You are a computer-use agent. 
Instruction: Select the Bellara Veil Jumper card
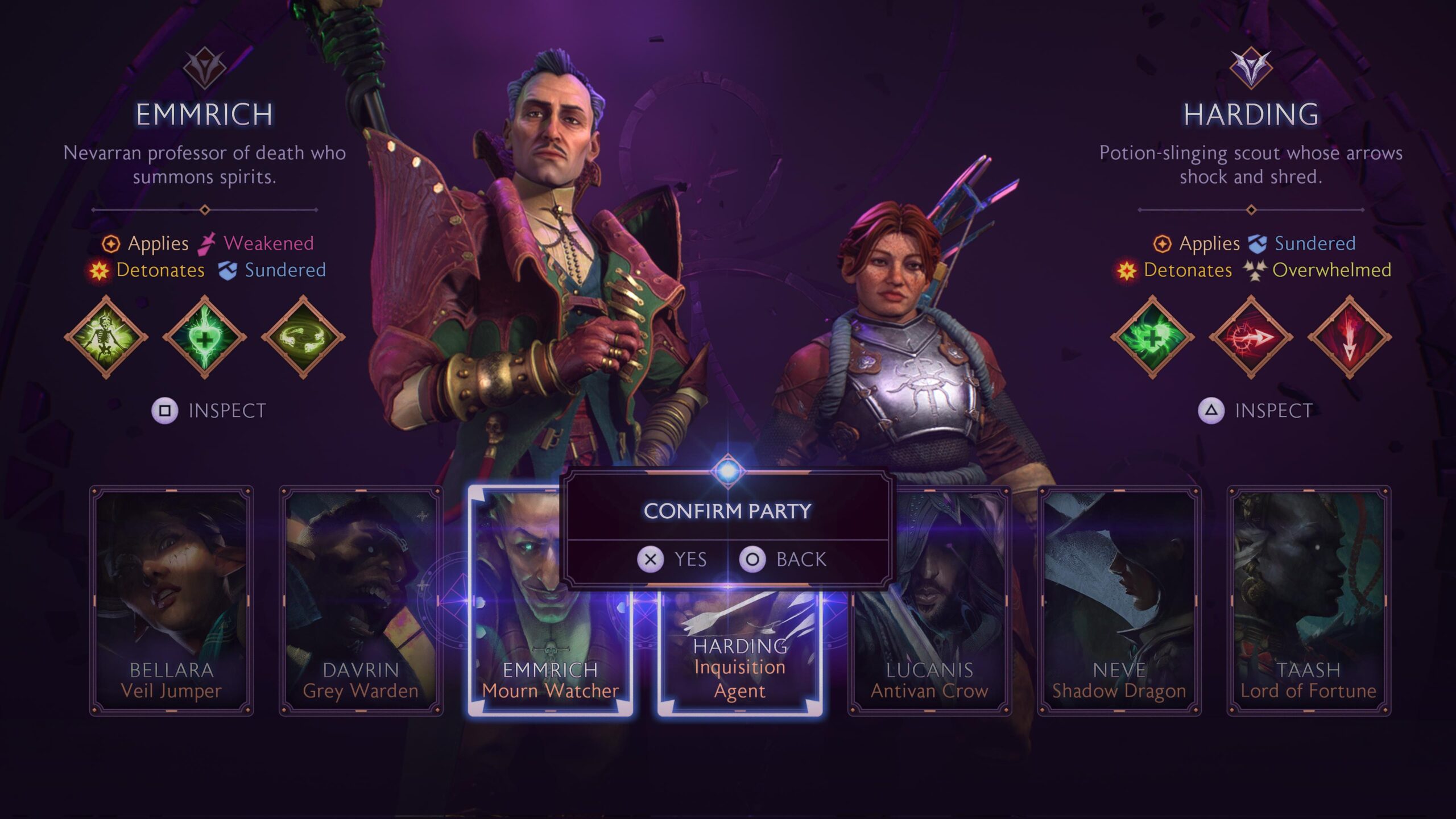click(x=171, y=600)
